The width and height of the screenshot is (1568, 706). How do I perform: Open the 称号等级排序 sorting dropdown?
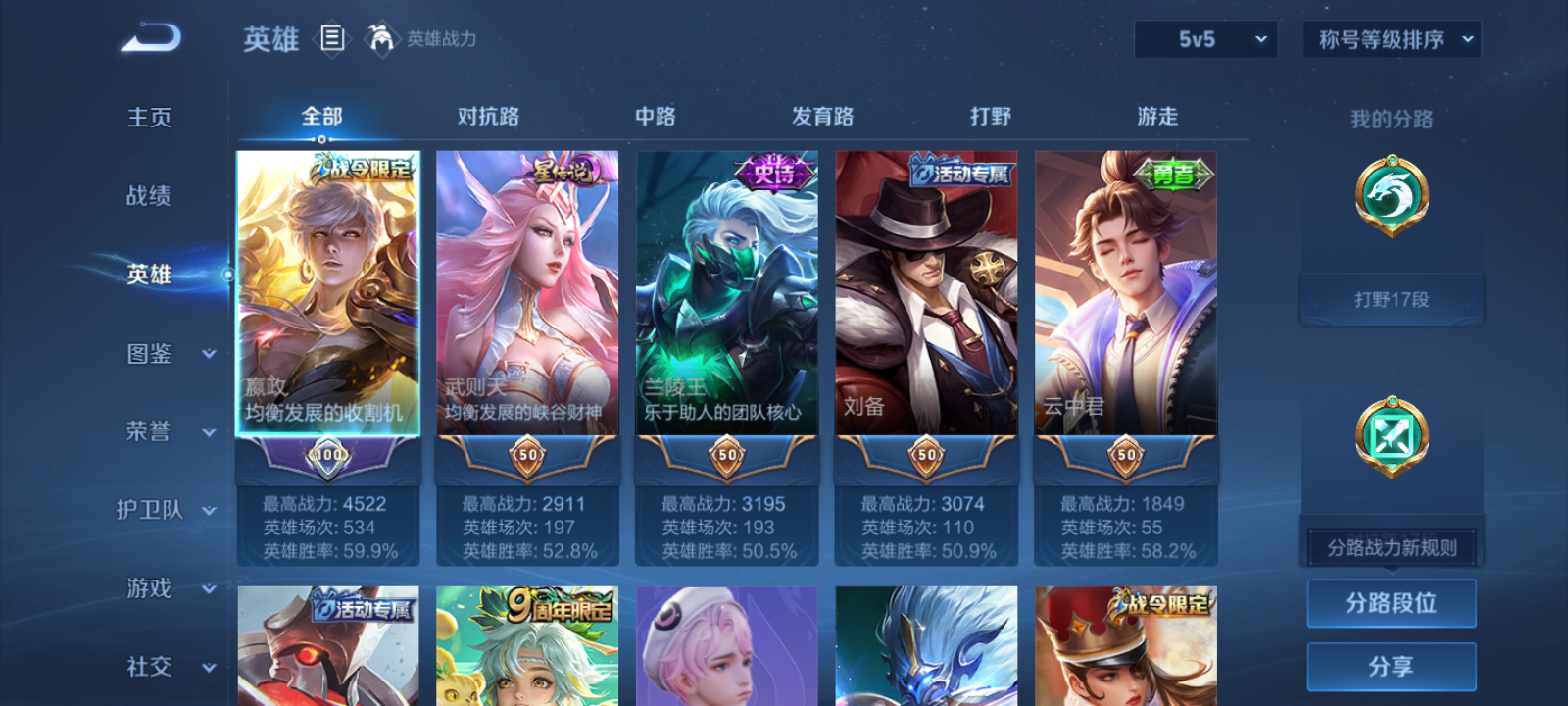point(1390,39)
